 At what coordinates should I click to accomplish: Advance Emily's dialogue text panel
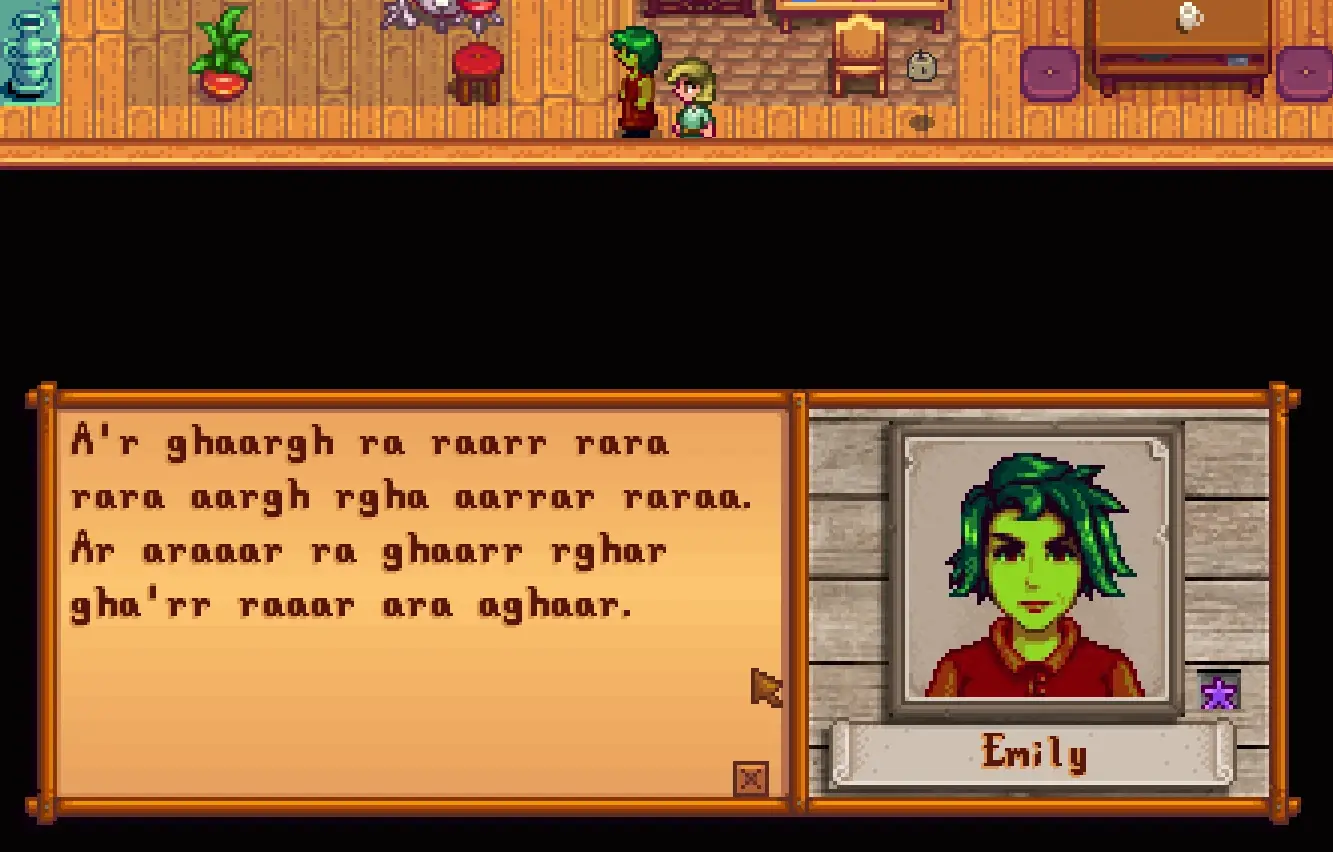pos(420,600)
